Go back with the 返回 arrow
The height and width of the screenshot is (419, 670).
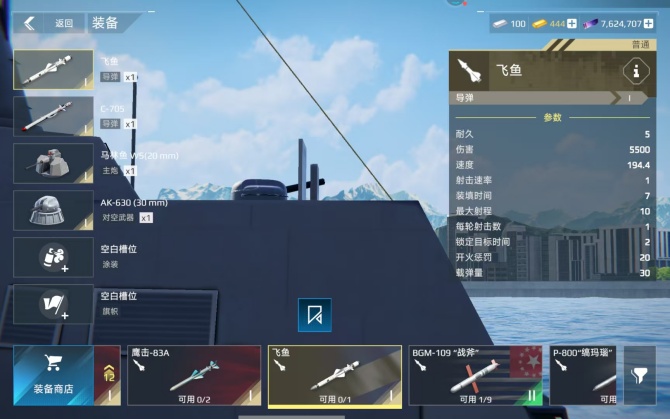[30, 23]
